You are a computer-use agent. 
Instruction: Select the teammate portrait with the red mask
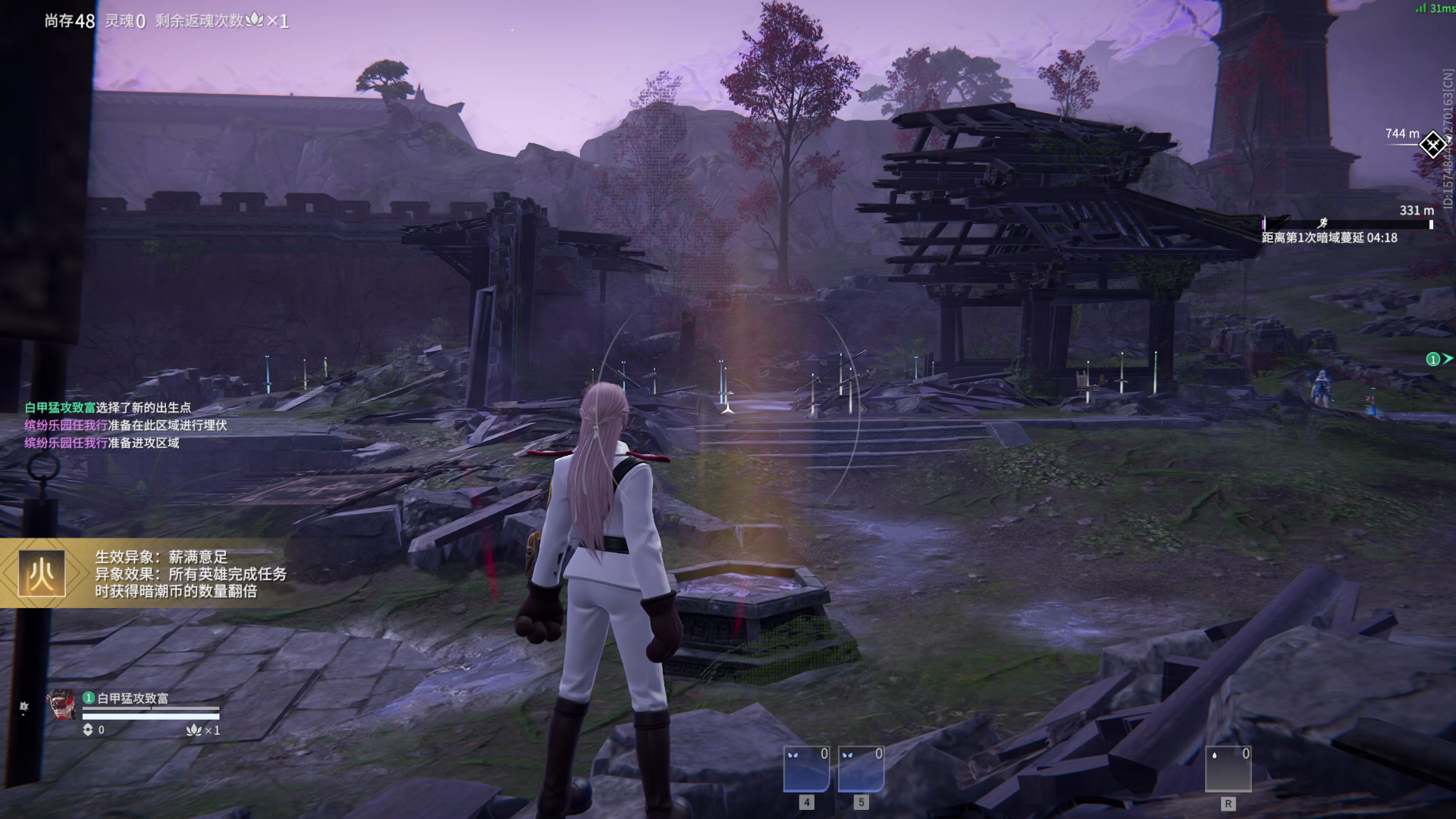pyautogui.click(x=61, y=705)
